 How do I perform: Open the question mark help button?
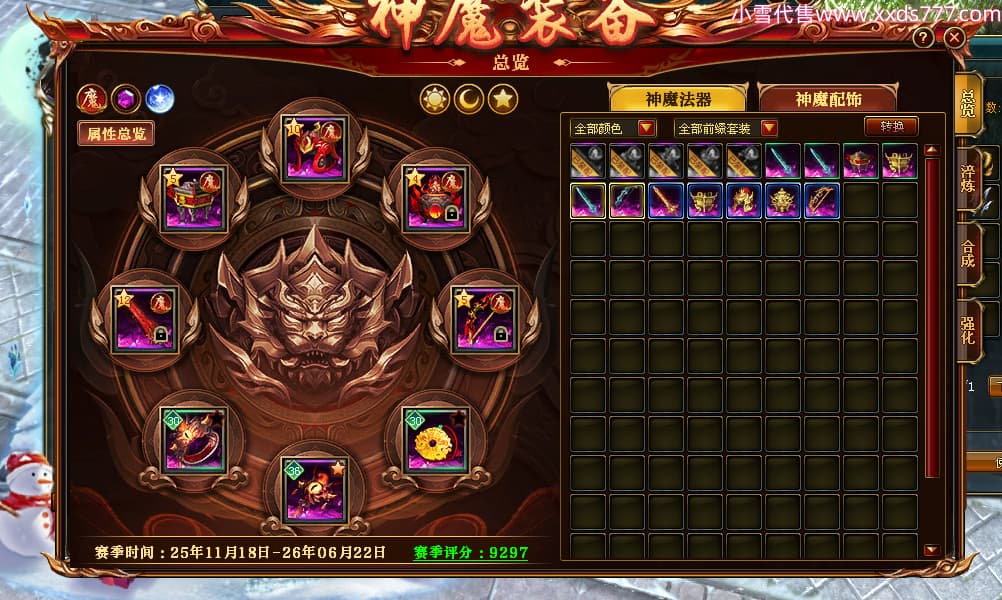coord(923,38)
